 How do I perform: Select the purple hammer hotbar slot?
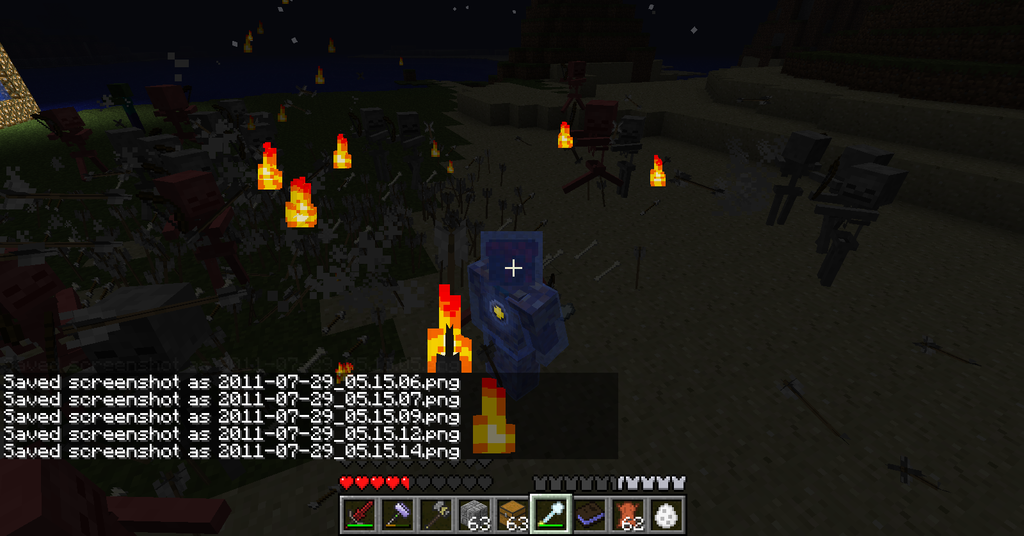point(397,514)
